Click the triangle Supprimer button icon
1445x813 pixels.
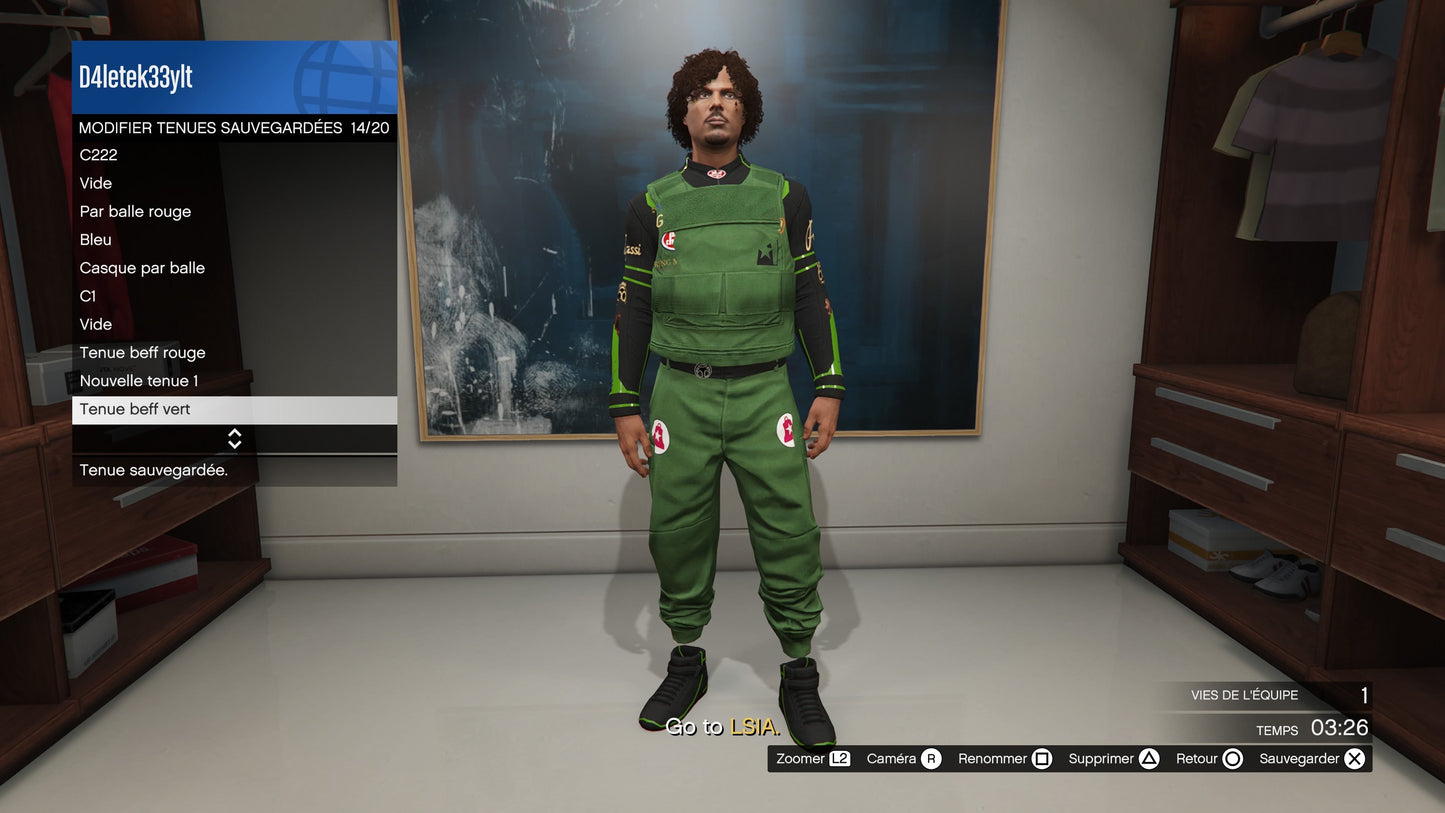(1147, 758)
